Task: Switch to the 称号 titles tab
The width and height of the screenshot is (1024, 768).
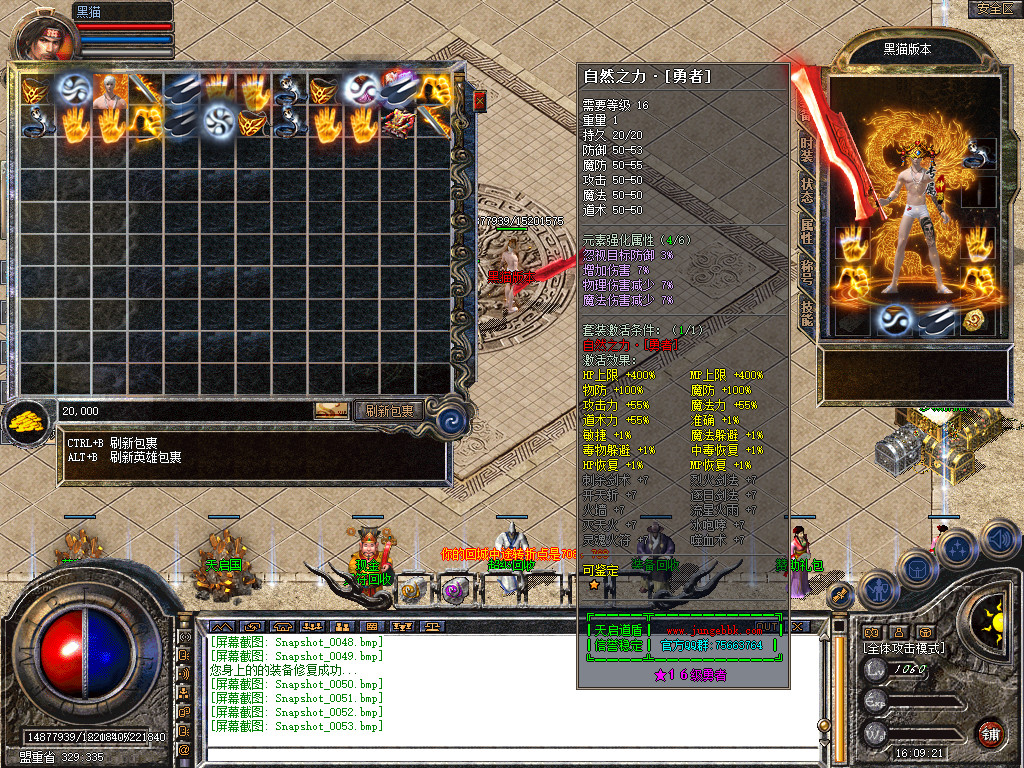Action: 807,273
